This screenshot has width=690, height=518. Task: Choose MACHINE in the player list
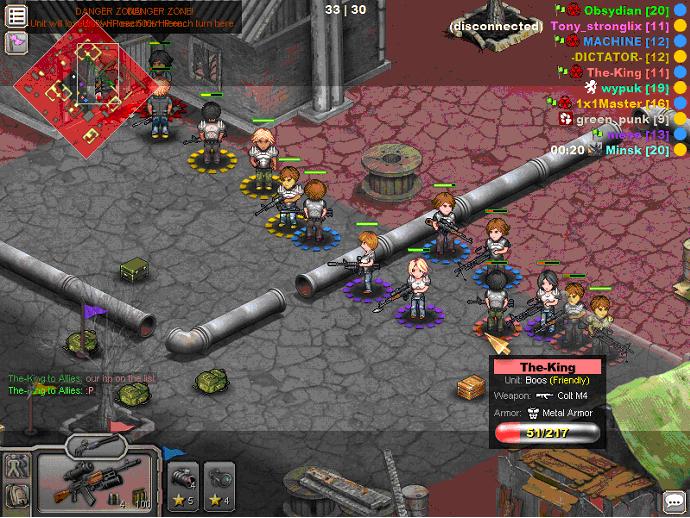[626, 42]
